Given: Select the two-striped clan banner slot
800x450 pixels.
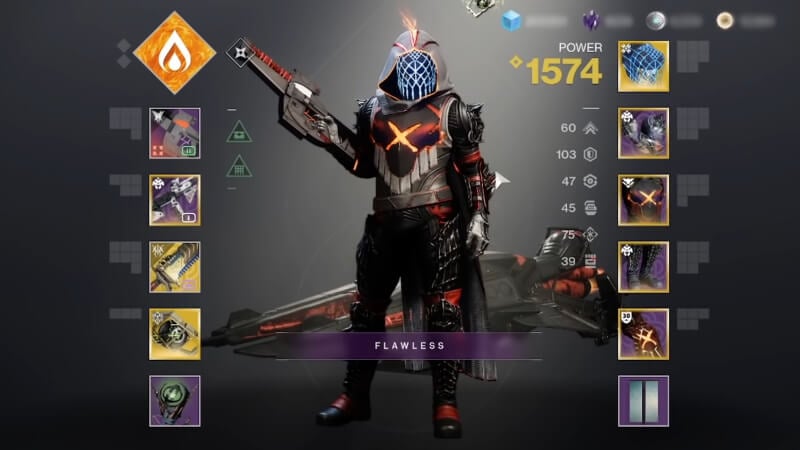Looking at the screenshot, I should point(643,400).
